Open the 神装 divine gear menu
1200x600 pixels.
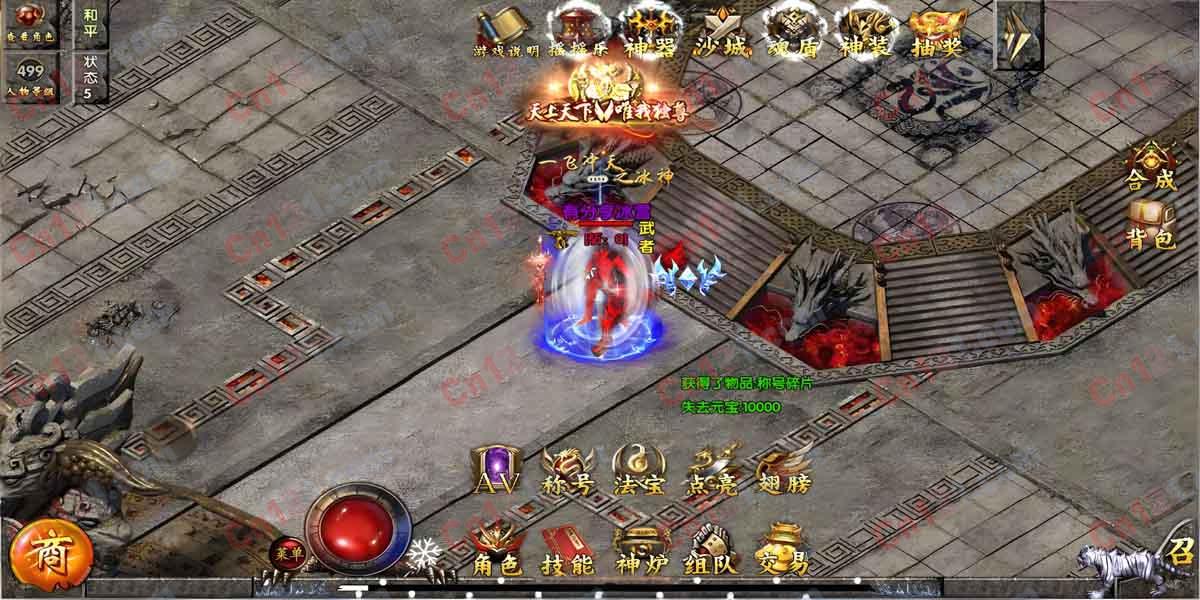(866, 30)
